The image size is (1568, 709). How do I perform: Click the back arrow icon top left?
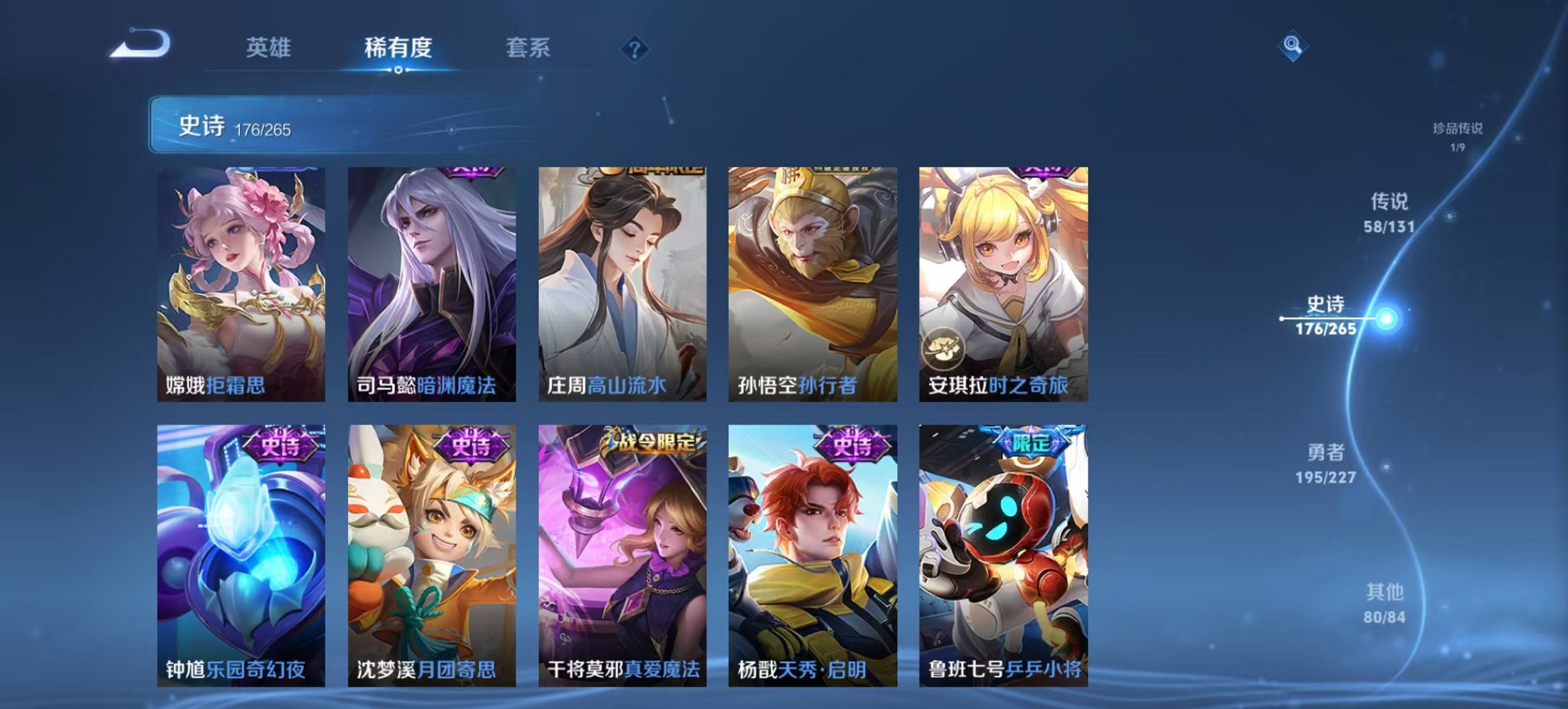click(141, 46)
